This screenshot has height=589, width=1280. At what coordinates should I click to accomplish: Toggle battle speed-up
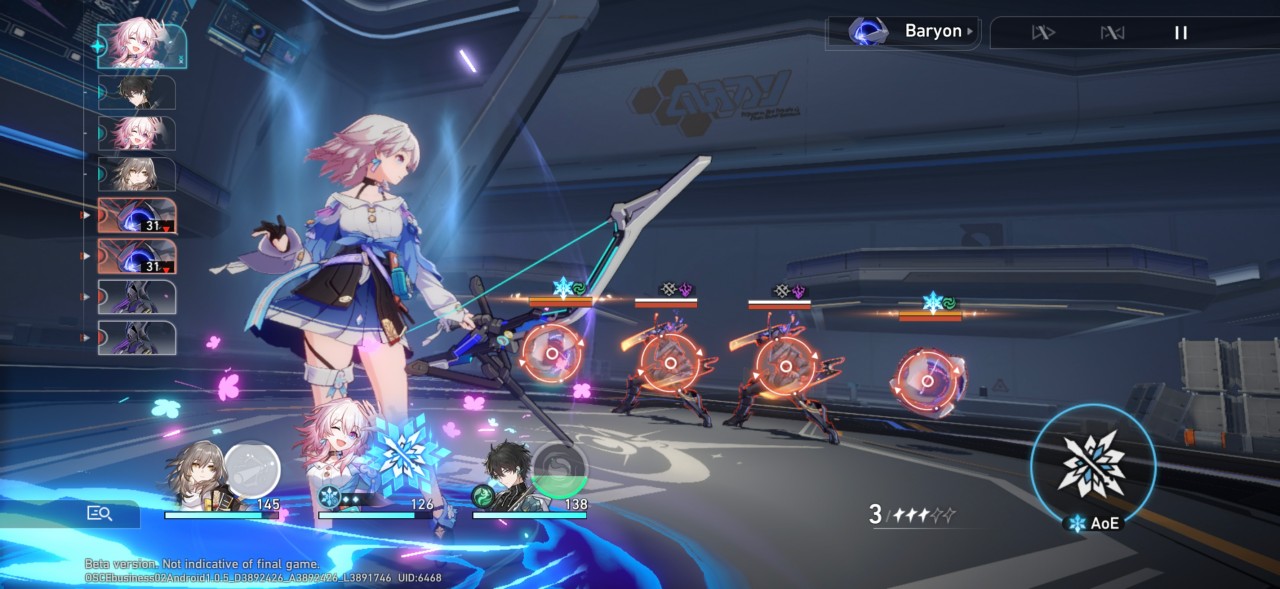pos(1043,33)
